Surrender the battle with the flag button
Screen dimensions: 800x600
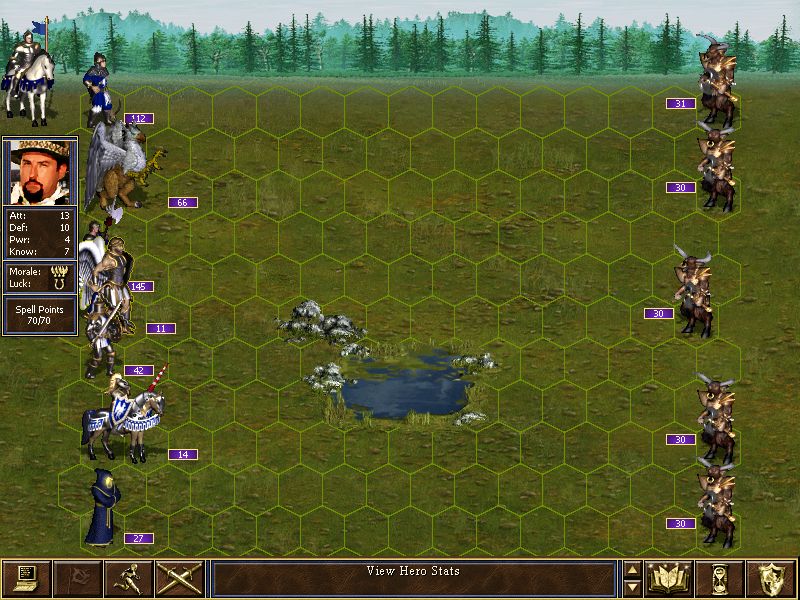coord(77,578)
